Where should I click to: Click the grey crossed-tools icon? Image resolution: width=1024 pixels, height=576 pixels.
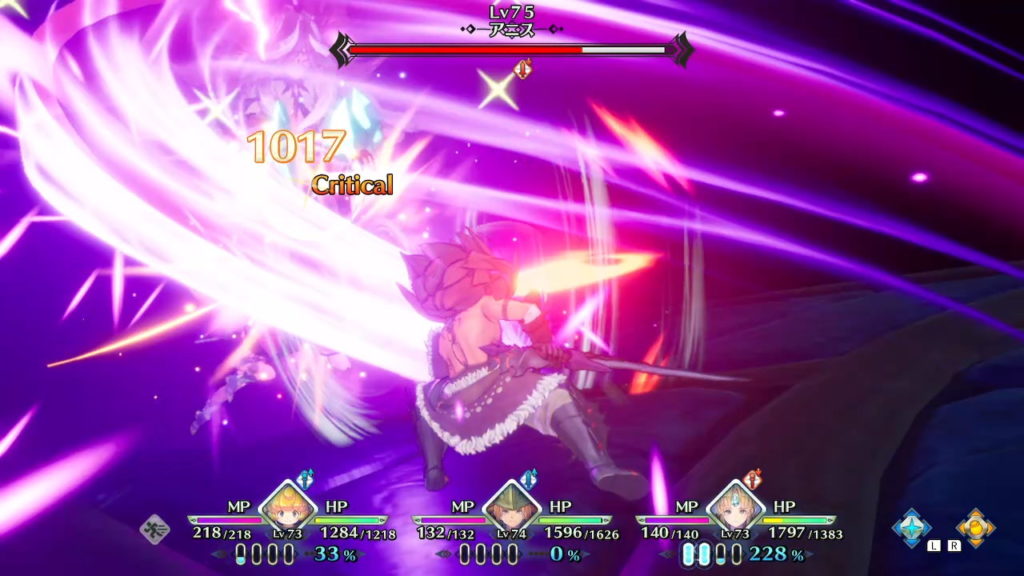pos(155,526)
